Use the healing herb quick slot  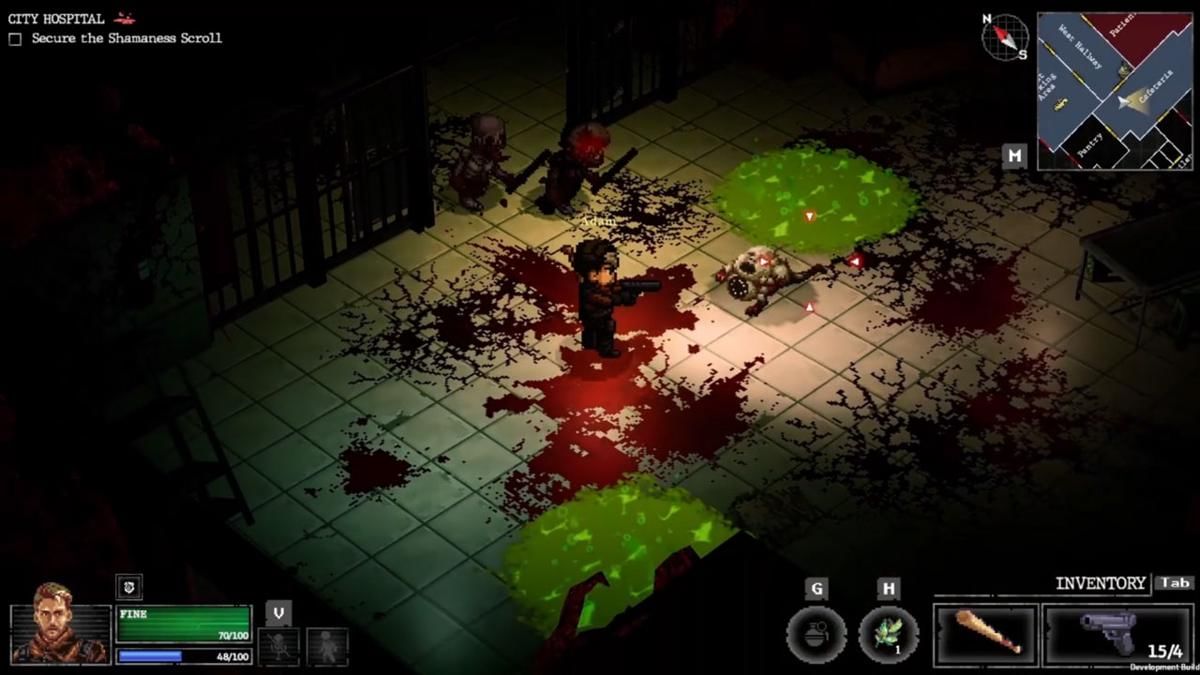click(x=888, y=635)
